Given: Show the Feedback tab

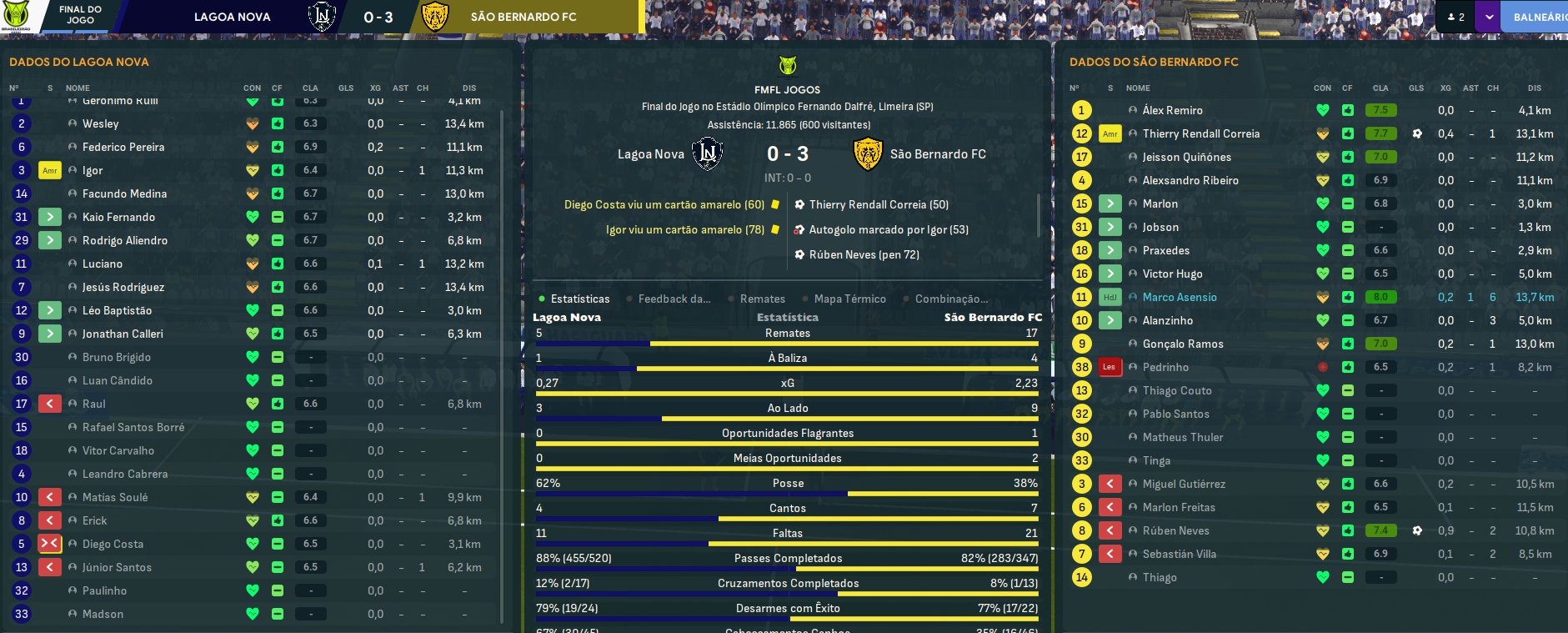Looking at the screenshot, I should pyautogui.click(x=674, y=299).
